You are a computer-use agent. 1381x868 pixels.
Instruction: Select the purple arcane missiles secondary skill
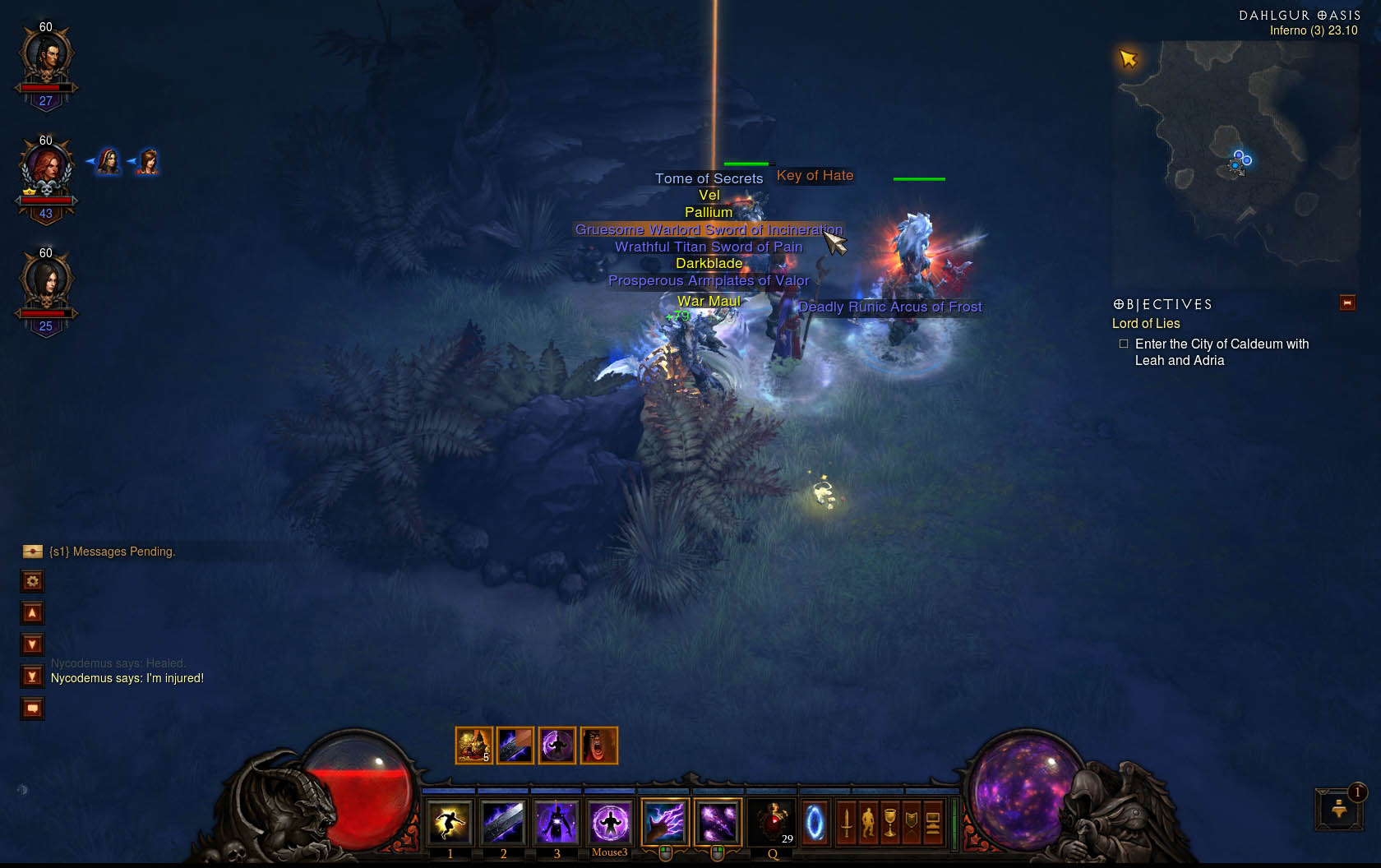click(x=718, y=823)
